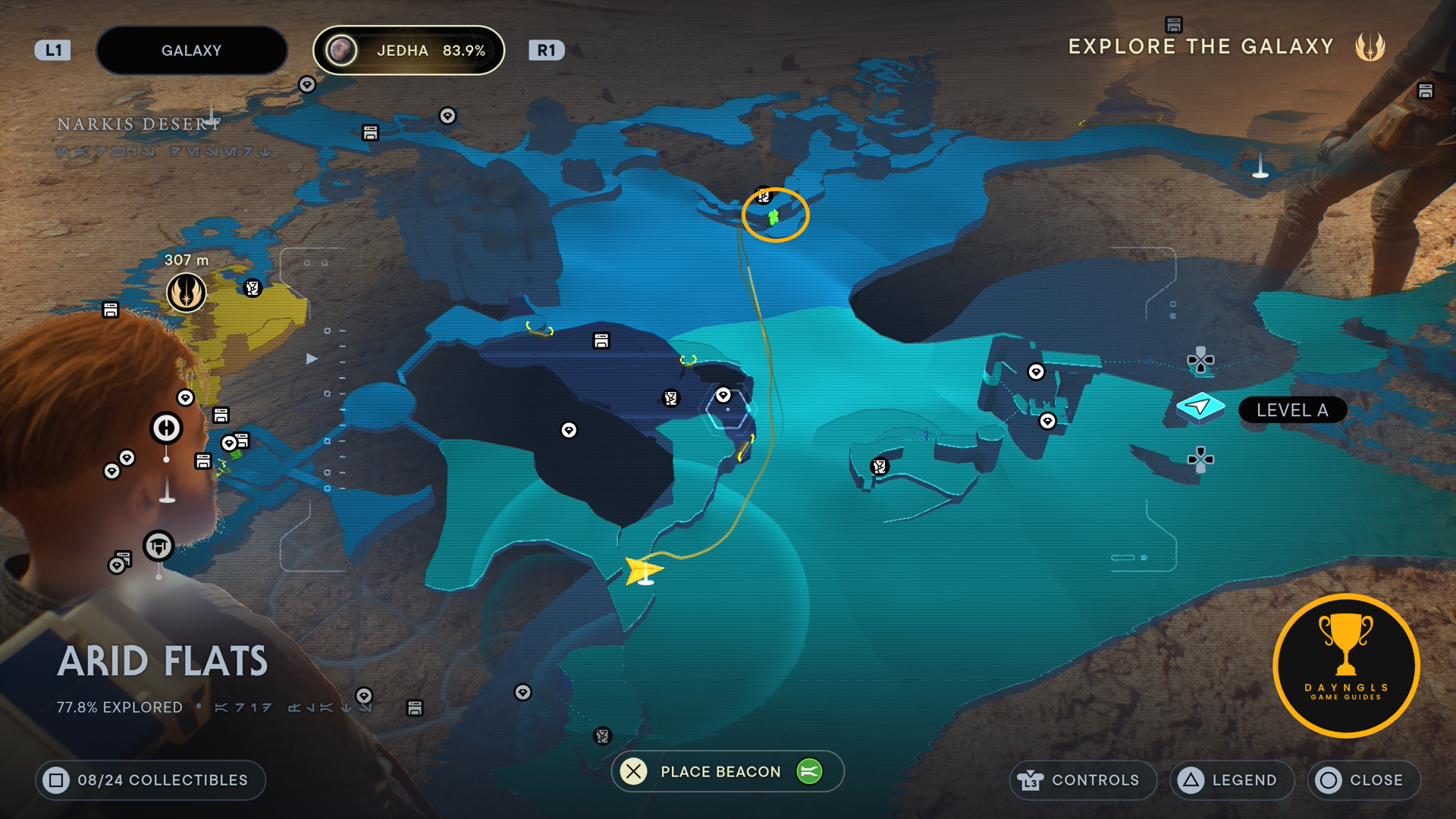
Task: Select the Jedha 83.9% planet tab
Action: click(409, 51)
